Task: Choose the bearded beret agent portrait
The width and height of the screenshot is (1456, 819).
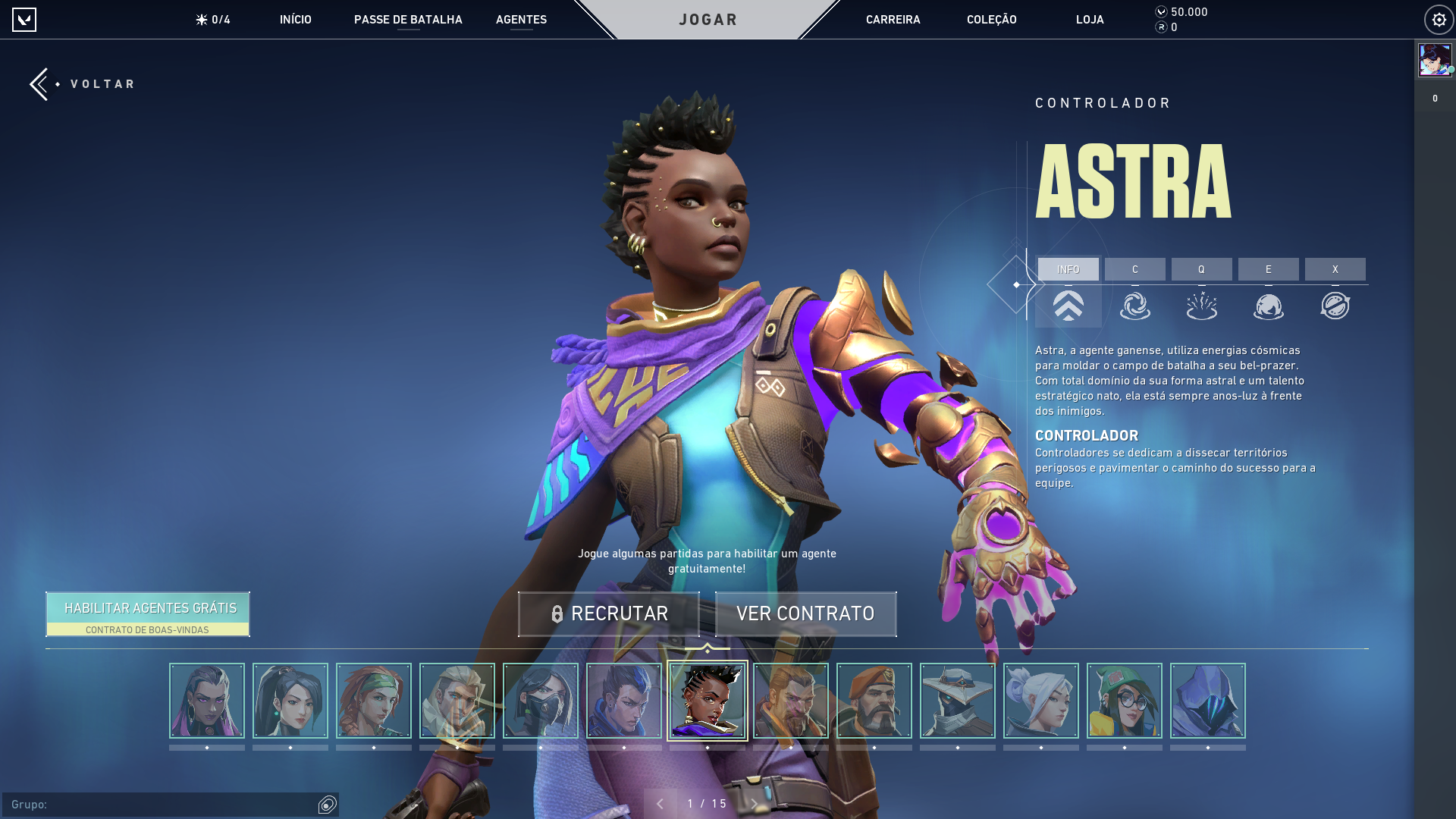Action: point(874,701)
